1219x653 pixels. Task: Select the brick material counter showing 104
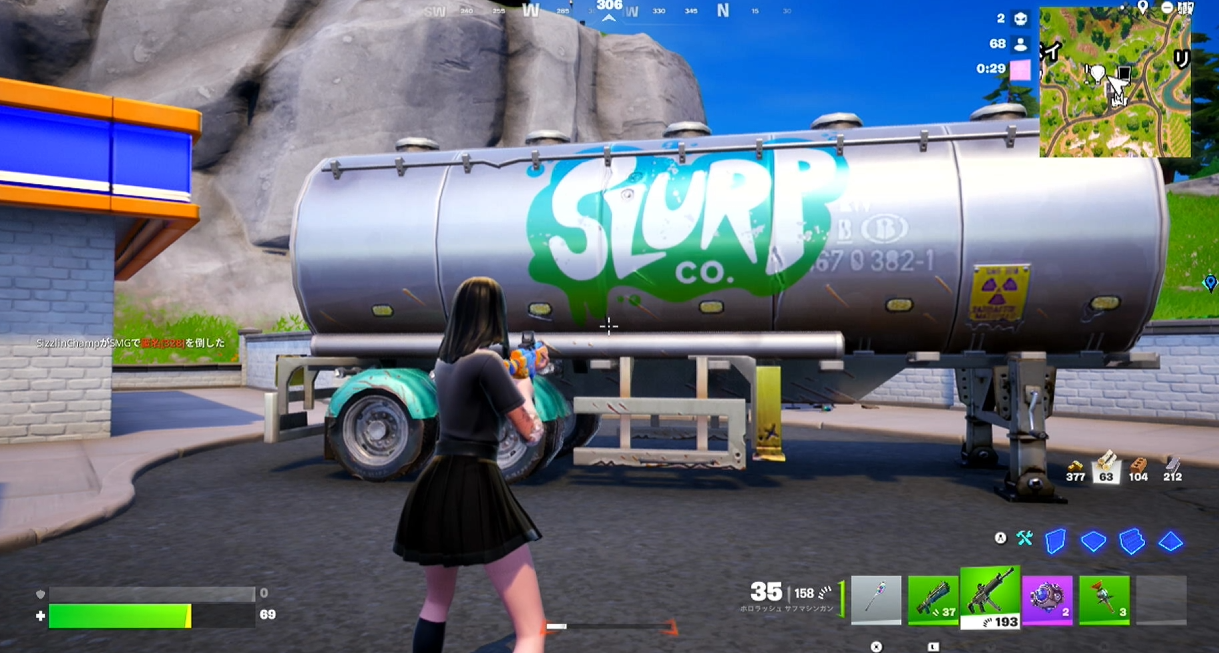(1138, 468)
